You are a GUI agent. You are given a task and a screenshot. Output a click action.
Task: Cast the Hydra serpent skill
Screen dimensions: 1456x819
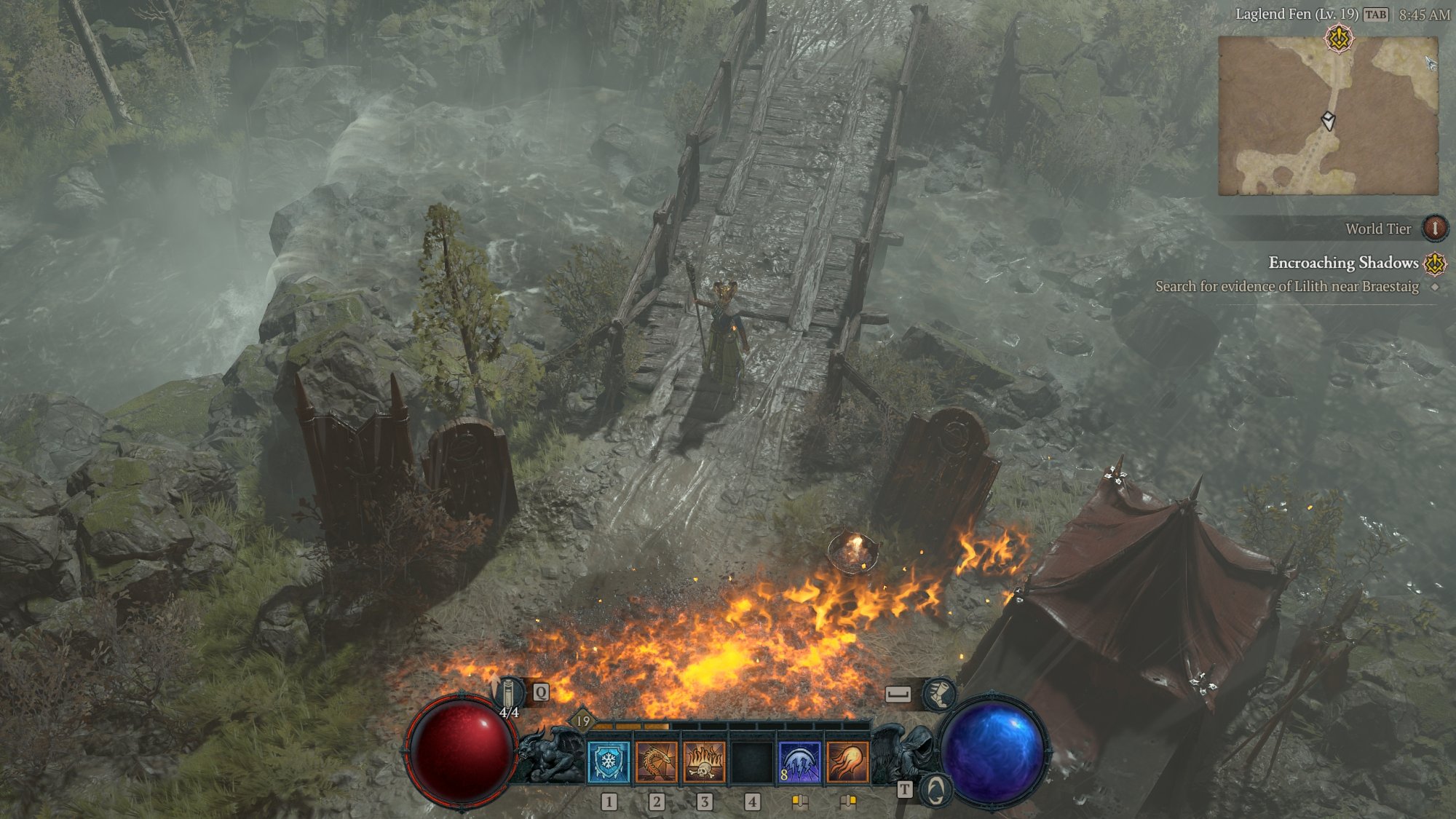click(x=656, y=762)
